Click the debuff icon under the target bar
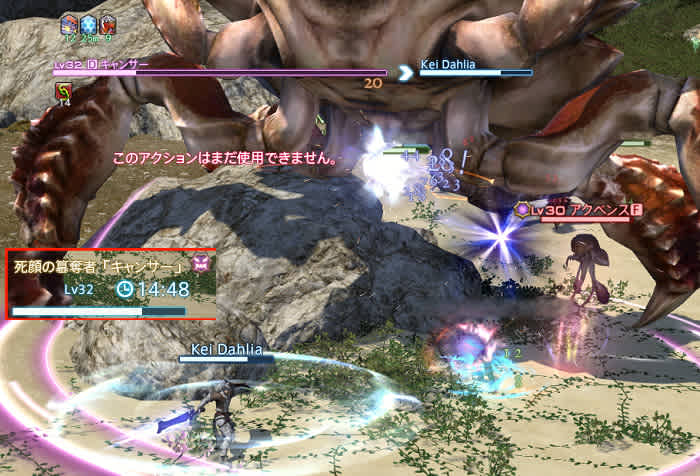The width and height of the screenshot is (700, 476). tap(62, 91)
